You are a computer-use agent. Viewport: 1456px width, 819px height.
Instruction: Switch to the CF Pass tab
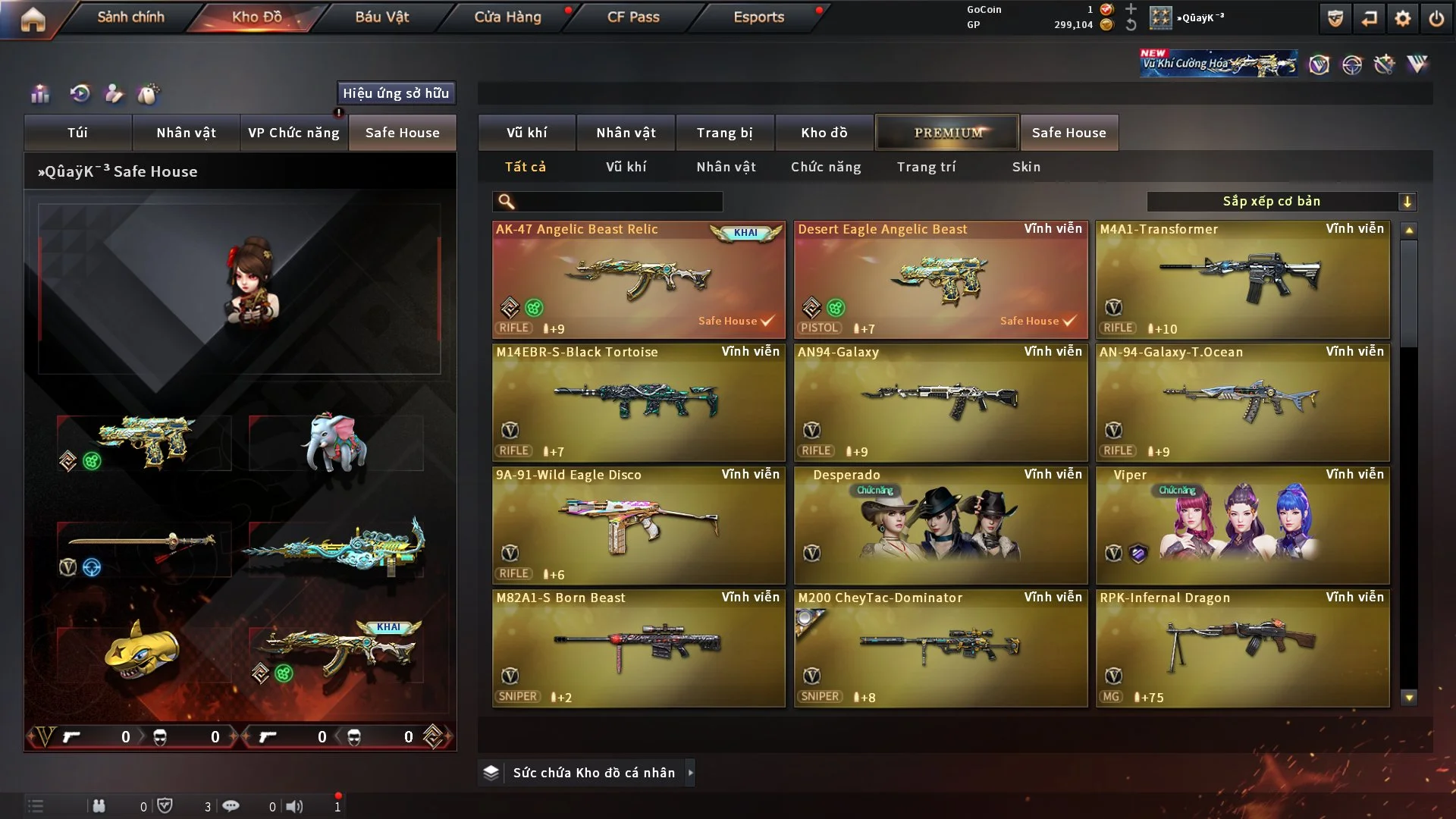coord(632,17)
